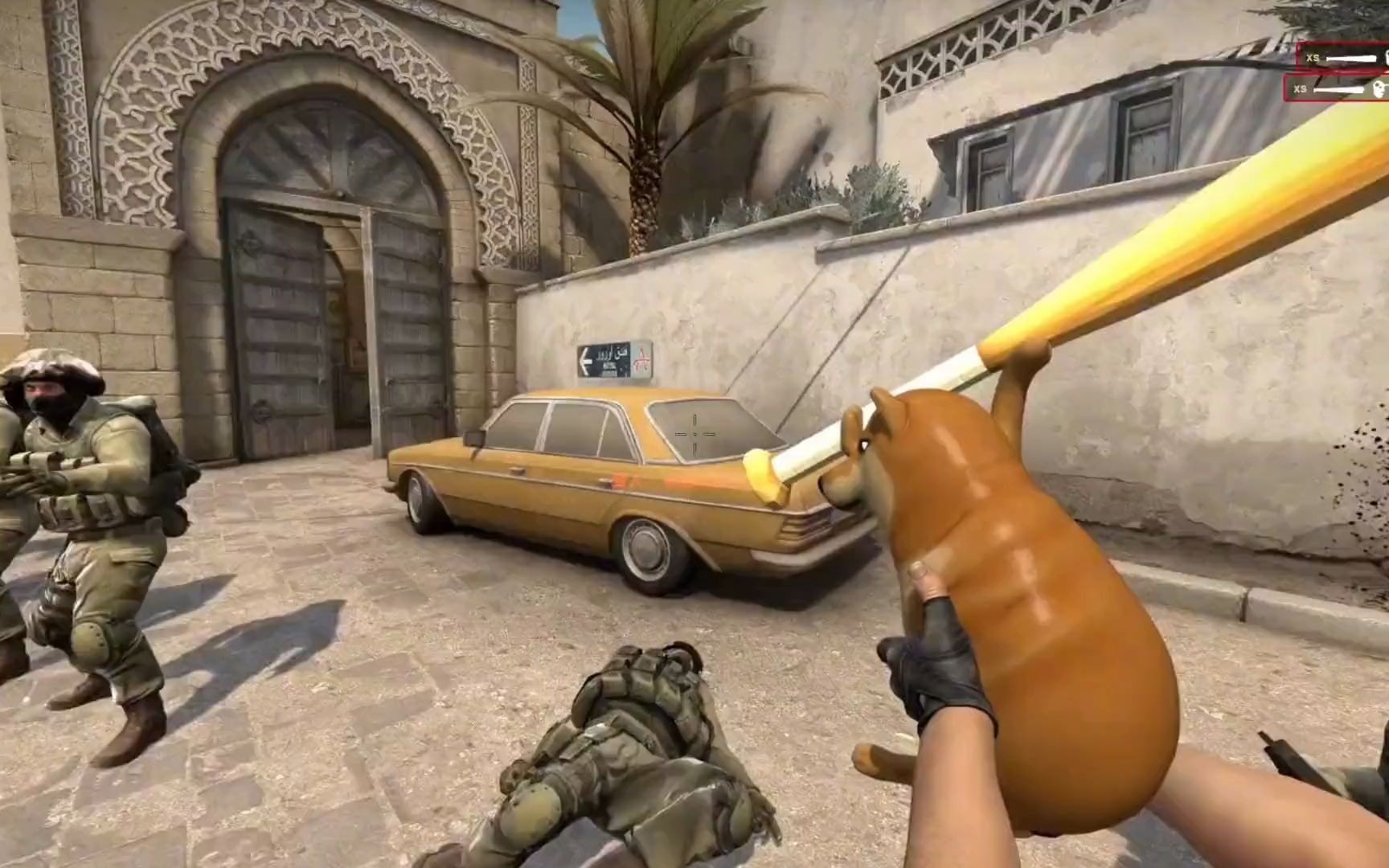The width and height of the screenshot is (1389, 868).
Task: Click the bat icon in second kill feed entry
Action: tap(1338, 88)
